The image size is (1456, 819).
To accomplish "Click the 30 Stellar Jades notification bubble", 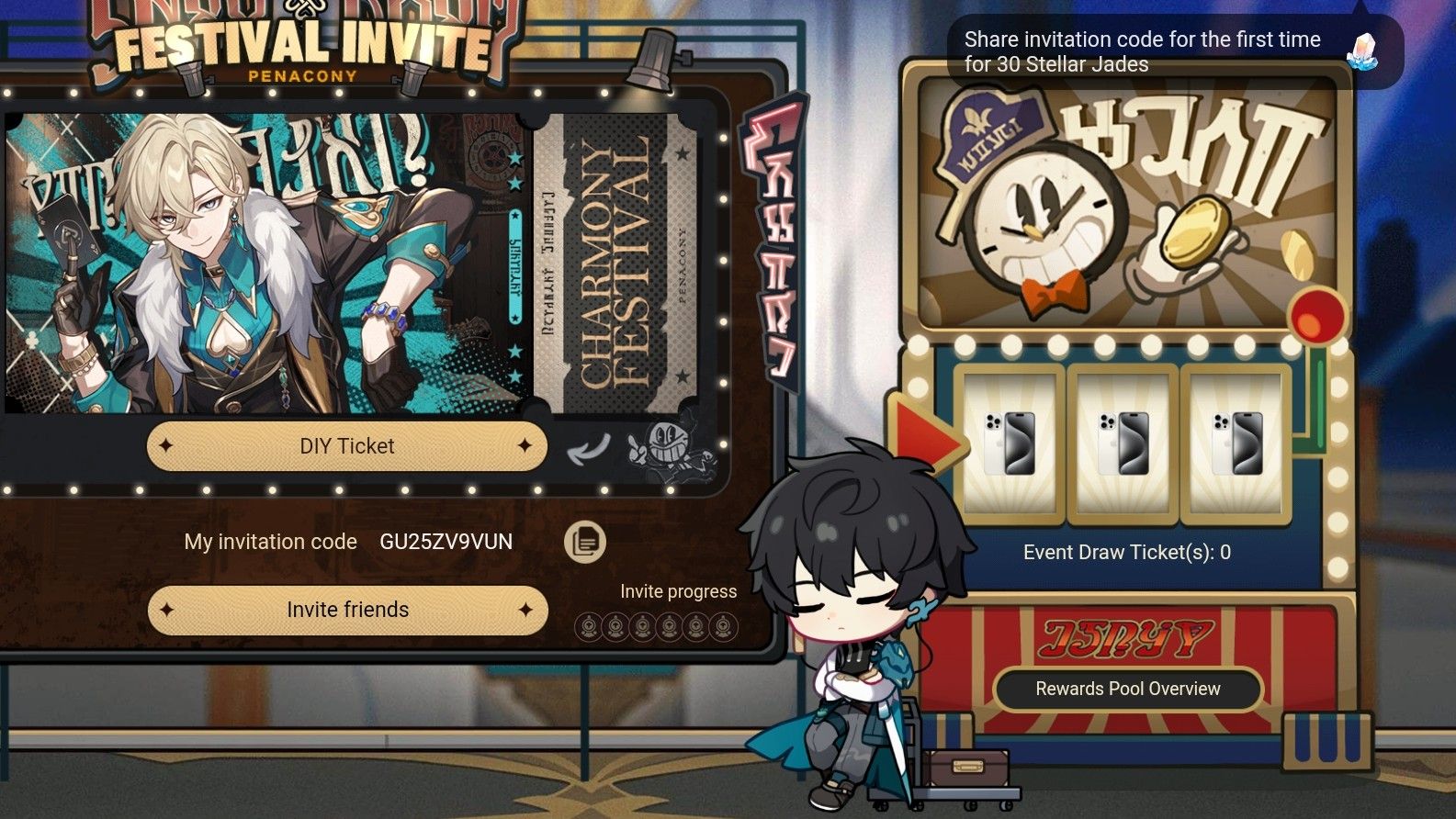I will (x=1144, y=52).
